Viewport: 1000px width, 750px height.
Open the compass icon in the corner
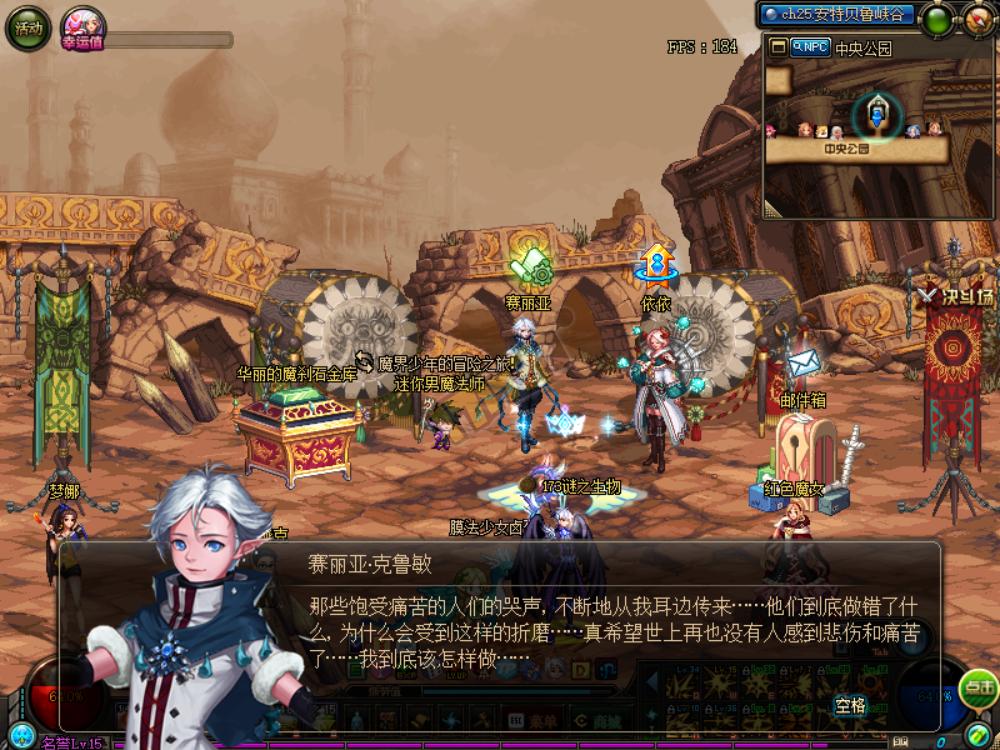pyautogui.click(x=979, y=19)
